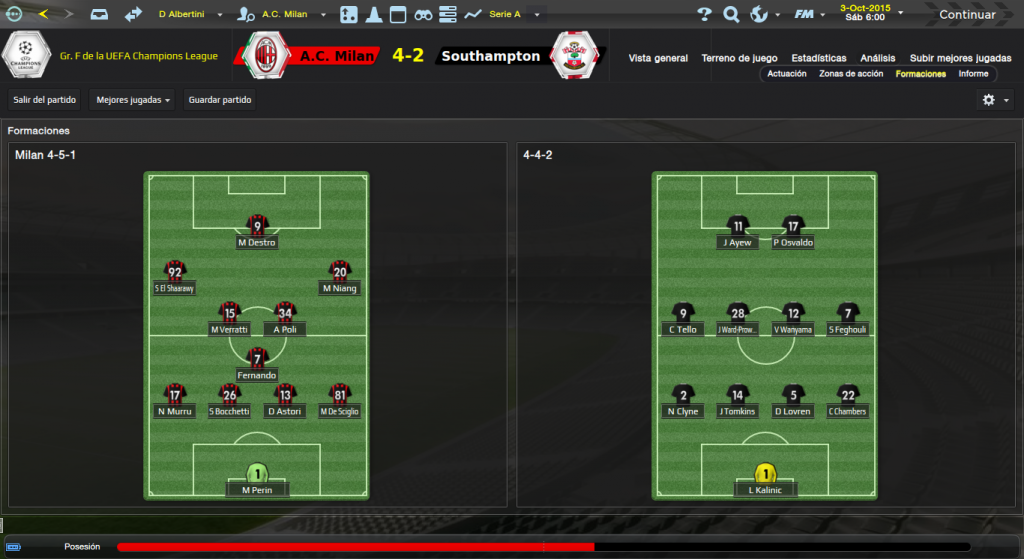Save the match with Guardar partido
Image resolution: width=1024 pixels, height=559 pixels.
point(220,100)
